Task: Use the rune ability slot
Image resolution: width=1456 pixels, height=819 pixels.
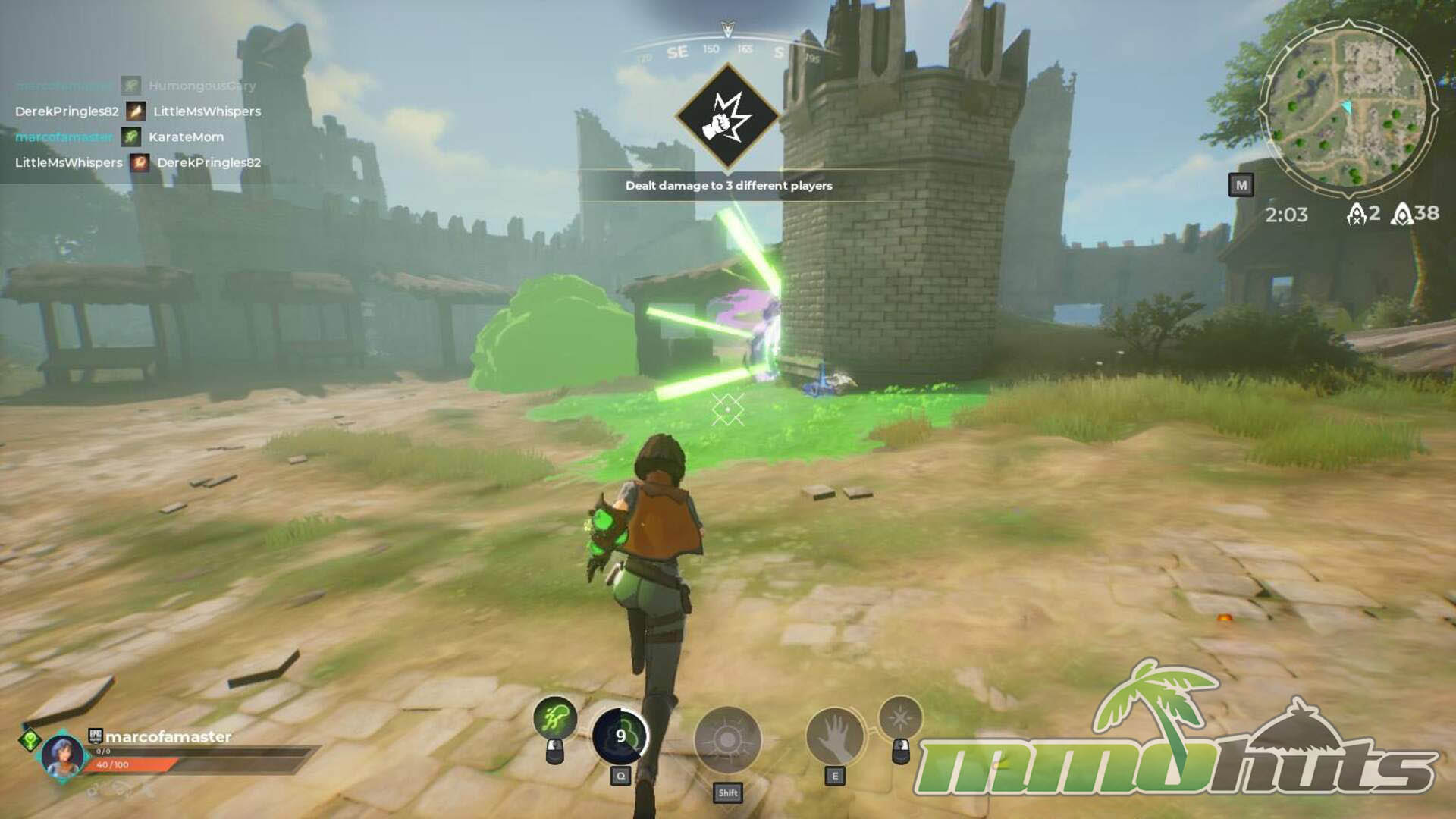Action: click(x=727, y=740)
